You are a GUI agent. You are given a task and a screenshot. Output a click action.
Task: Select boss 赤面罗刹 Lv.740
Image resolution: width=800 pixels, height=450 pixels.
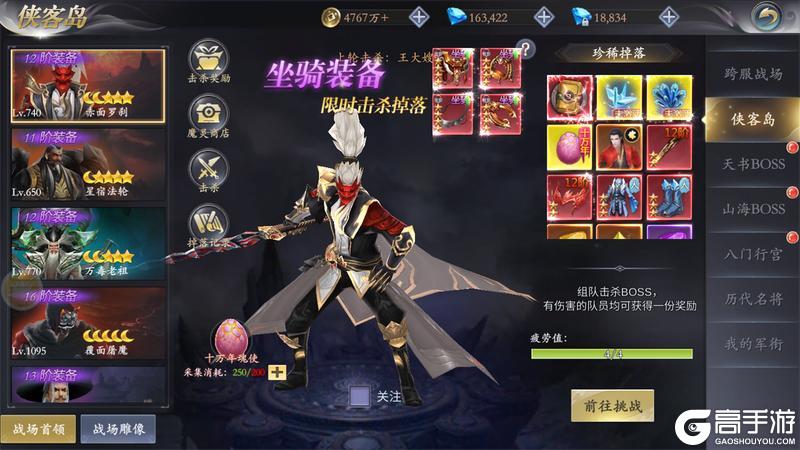point(87,85)
